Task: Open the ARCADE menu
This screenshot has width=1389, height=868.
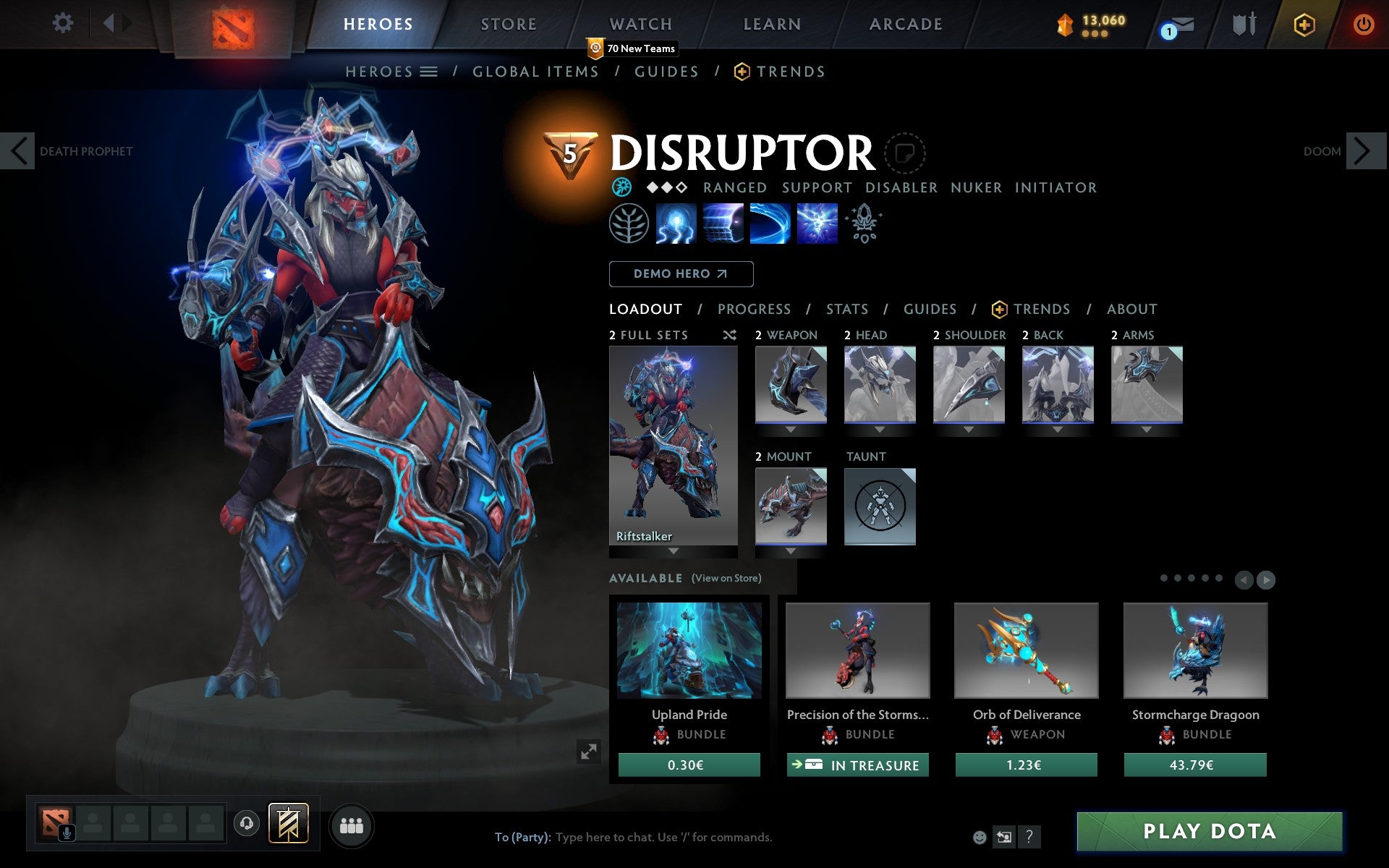Action: pyautogui.click(x=905, y=24)
